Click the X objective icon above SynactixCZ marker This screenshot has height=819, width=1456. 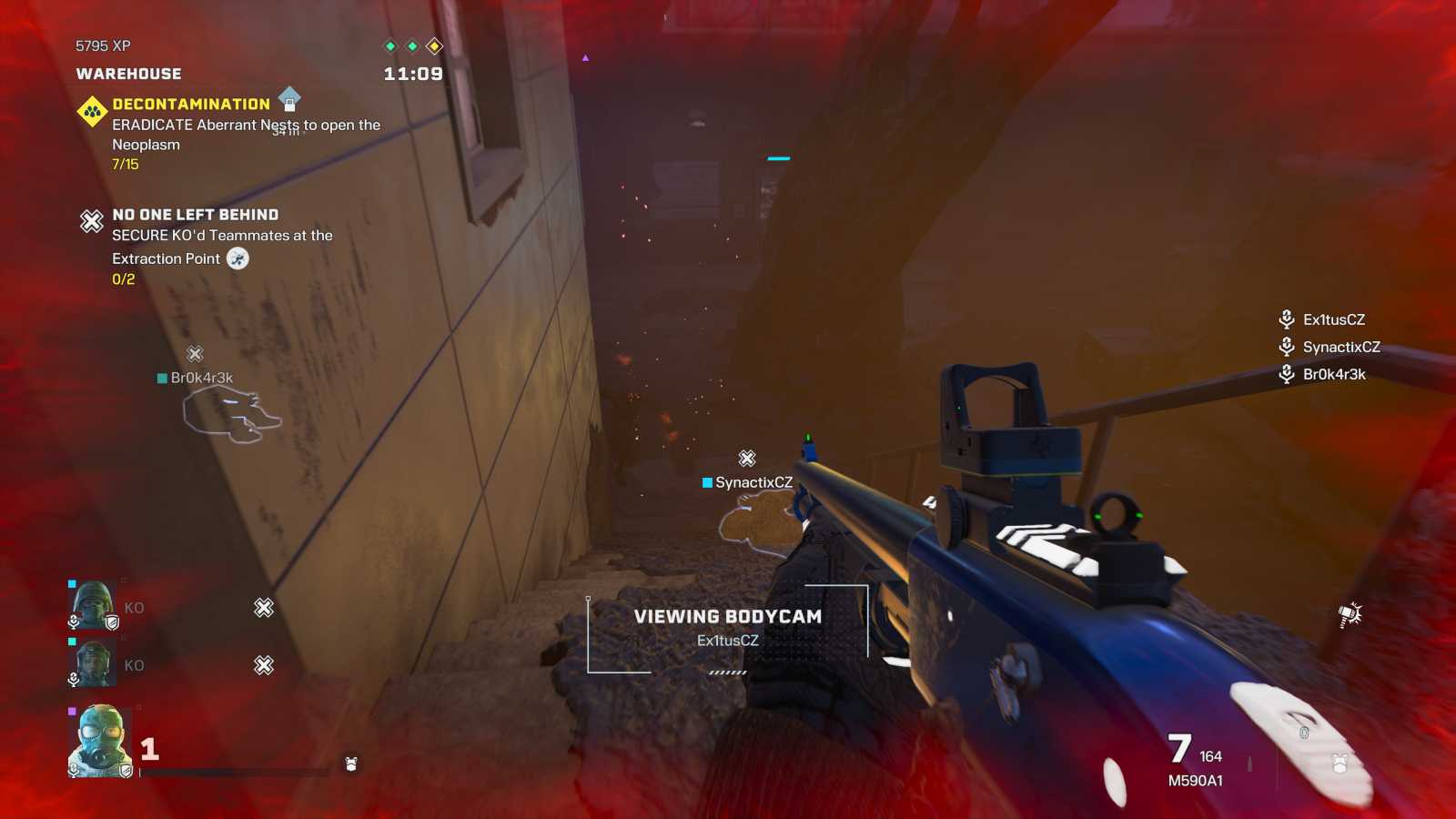point(746,460)
